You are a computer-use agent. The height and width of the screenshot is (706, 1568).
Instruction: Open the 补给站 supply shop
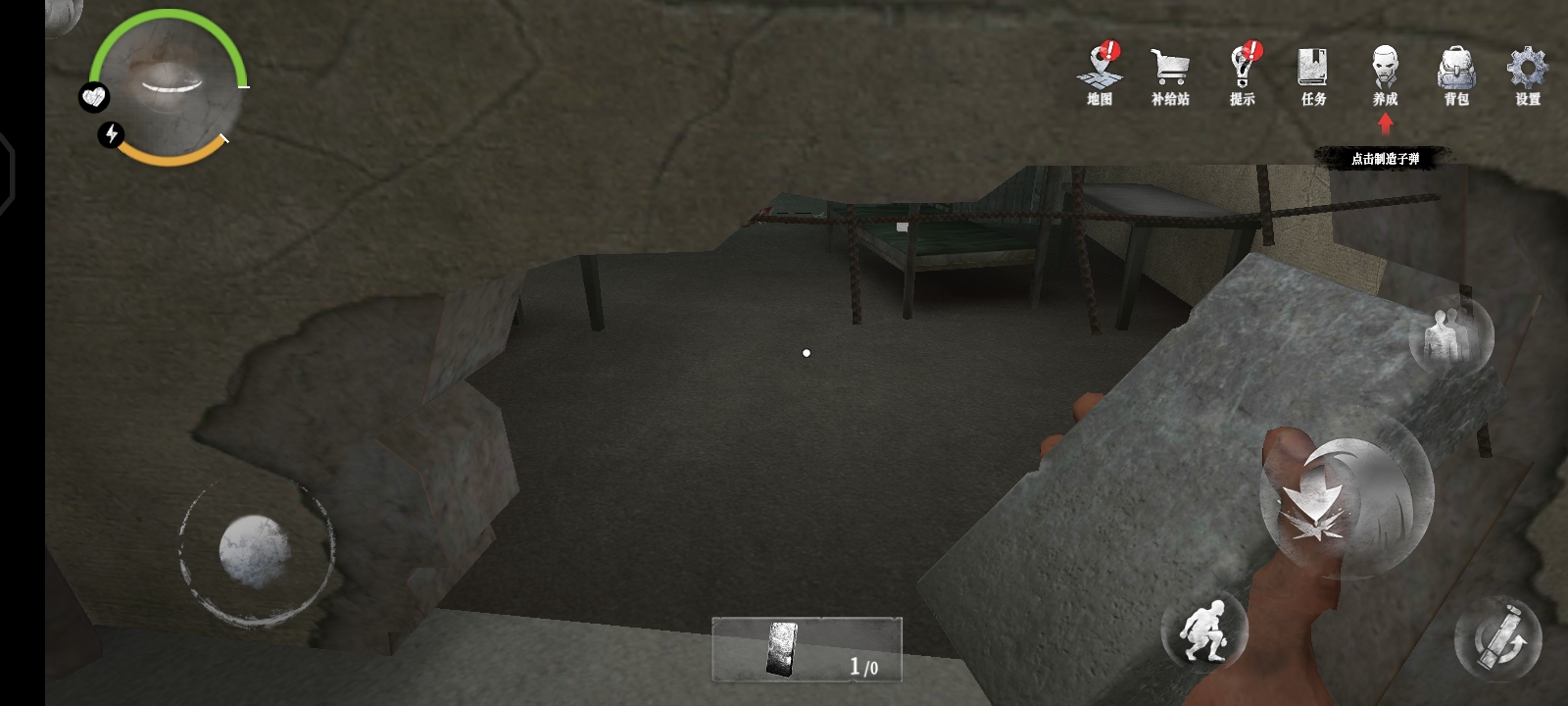(x=1170, y=76)
